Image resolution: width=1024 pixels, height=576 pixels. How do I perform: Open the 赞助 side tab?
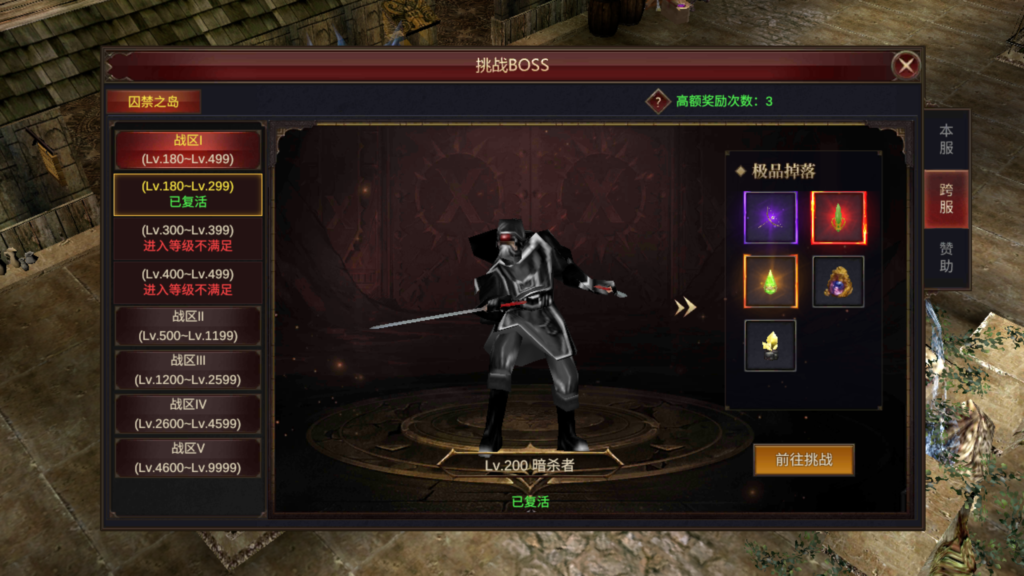point(946,257)
